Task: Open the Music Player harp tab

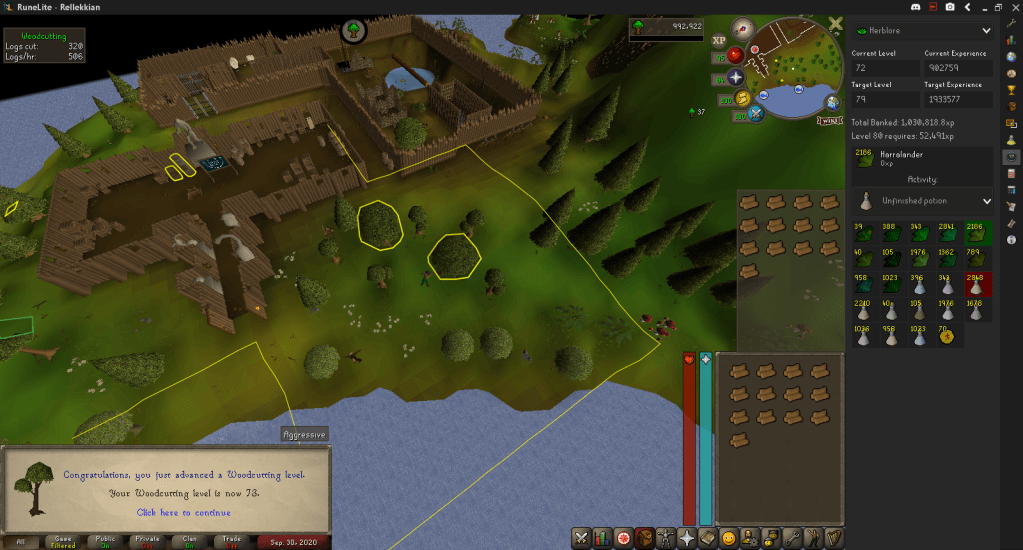Action: point(832,537)
